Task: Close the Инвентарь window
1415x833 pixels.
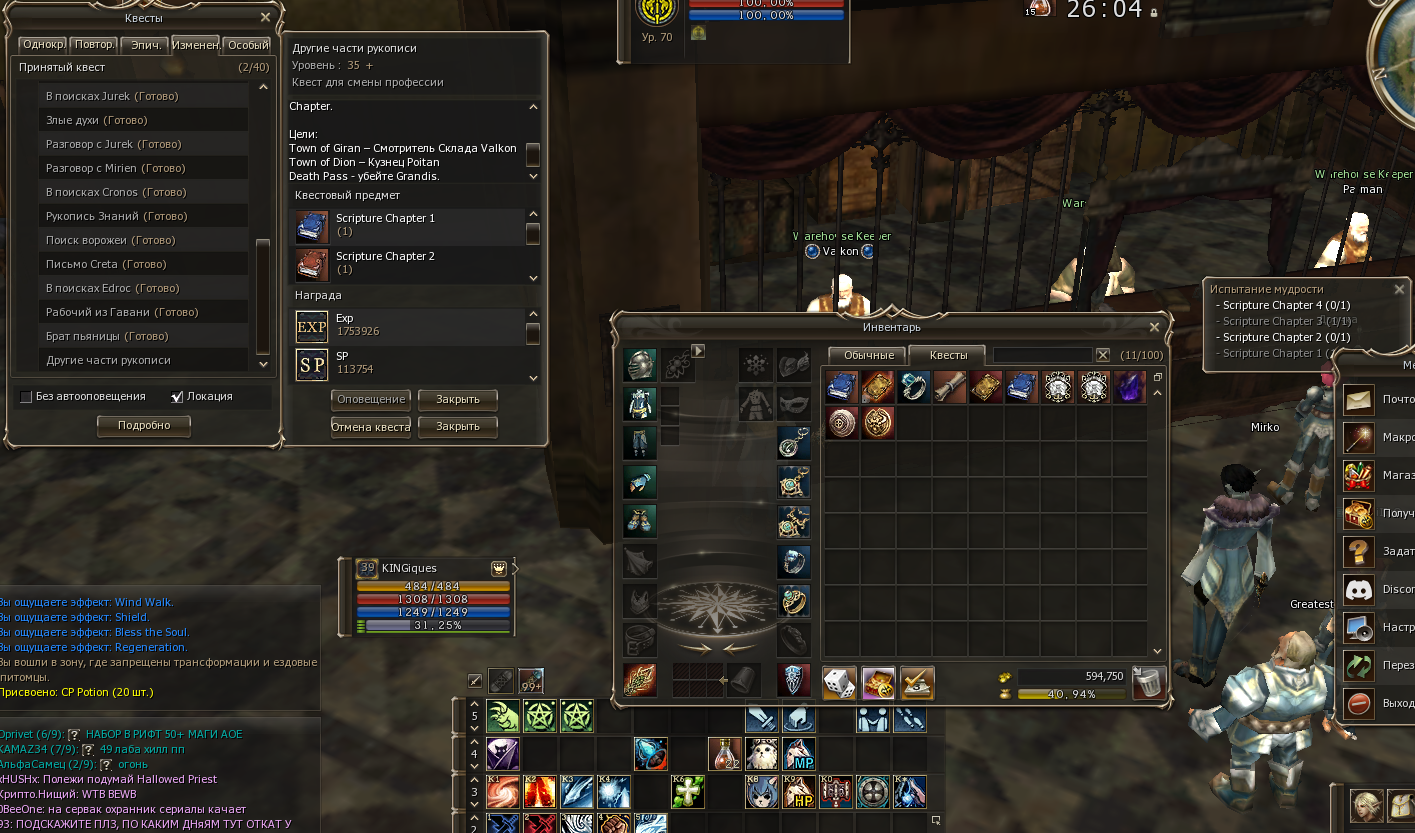Action: [1155, 327]
